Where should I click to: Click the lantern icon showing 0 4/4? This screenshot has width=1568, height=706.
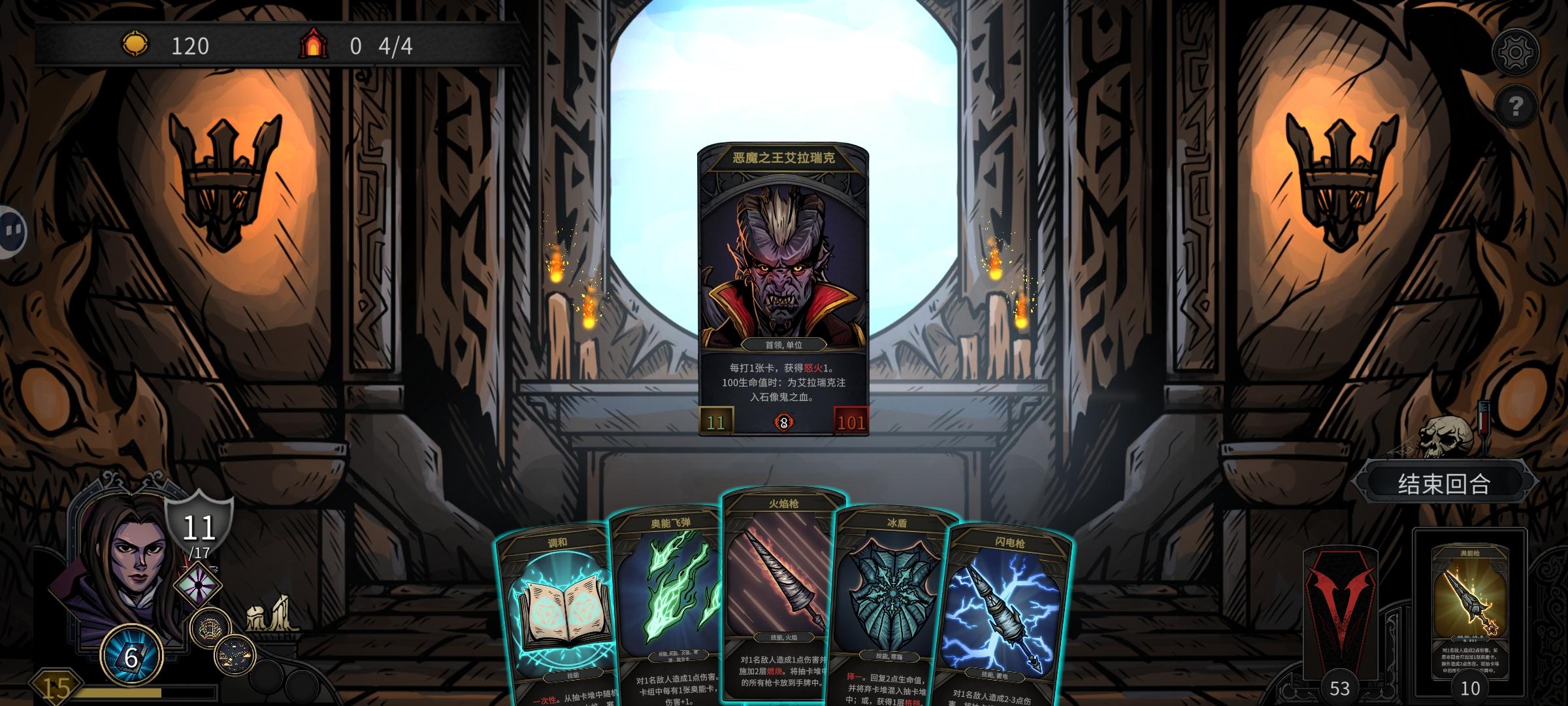(x=316, y=45)
